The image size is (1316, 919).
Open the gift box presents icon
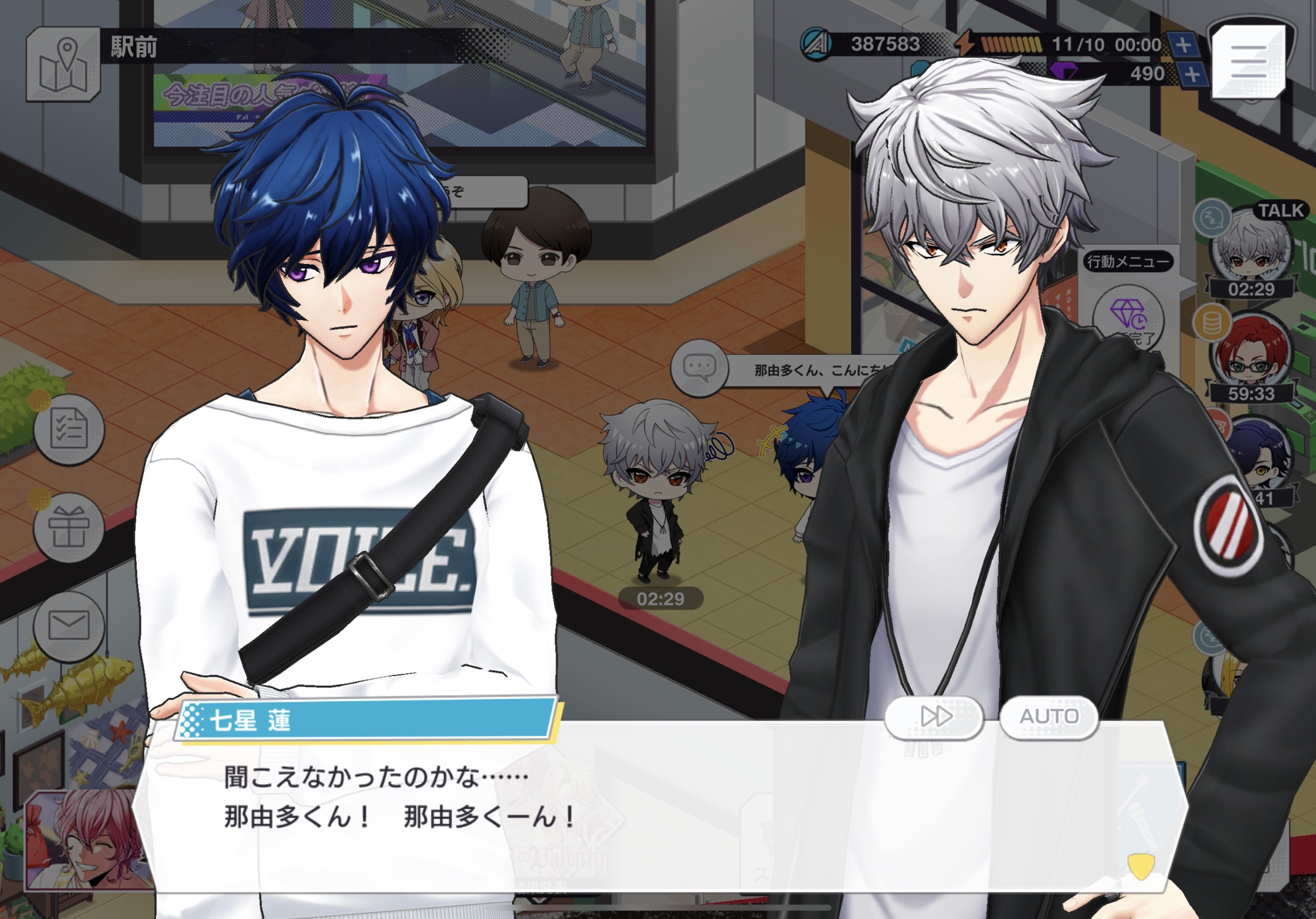click(x=69, y=528)
